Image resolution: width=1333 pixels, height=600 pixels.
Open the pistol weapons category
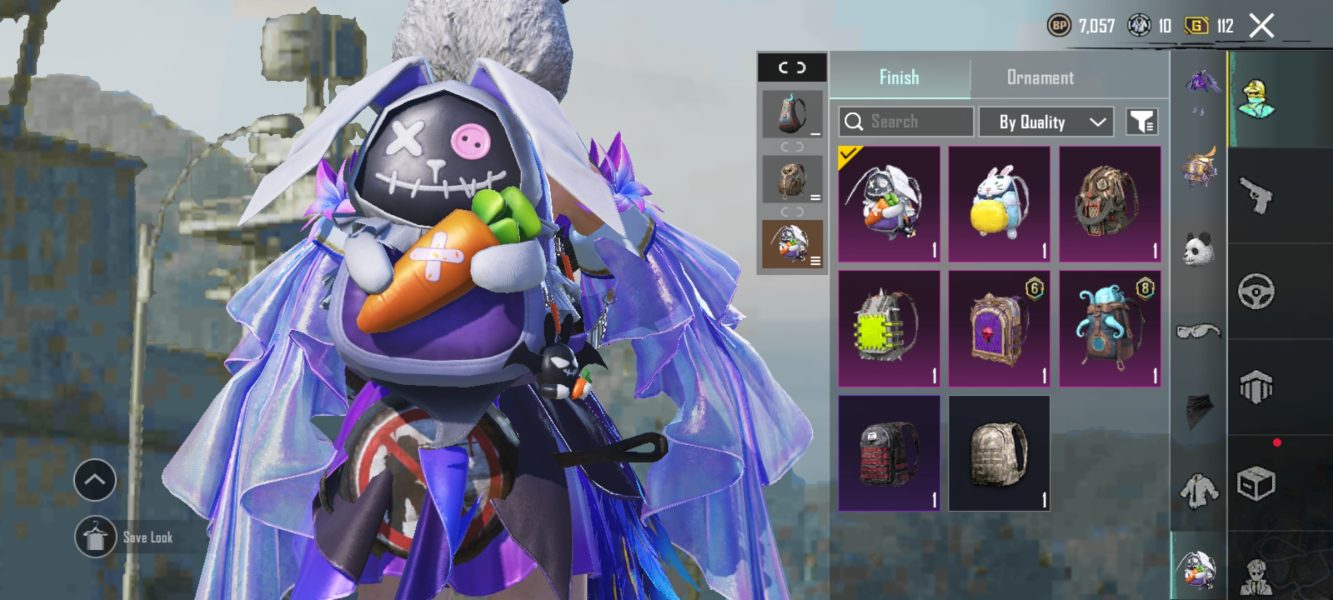pos(1256,195)
